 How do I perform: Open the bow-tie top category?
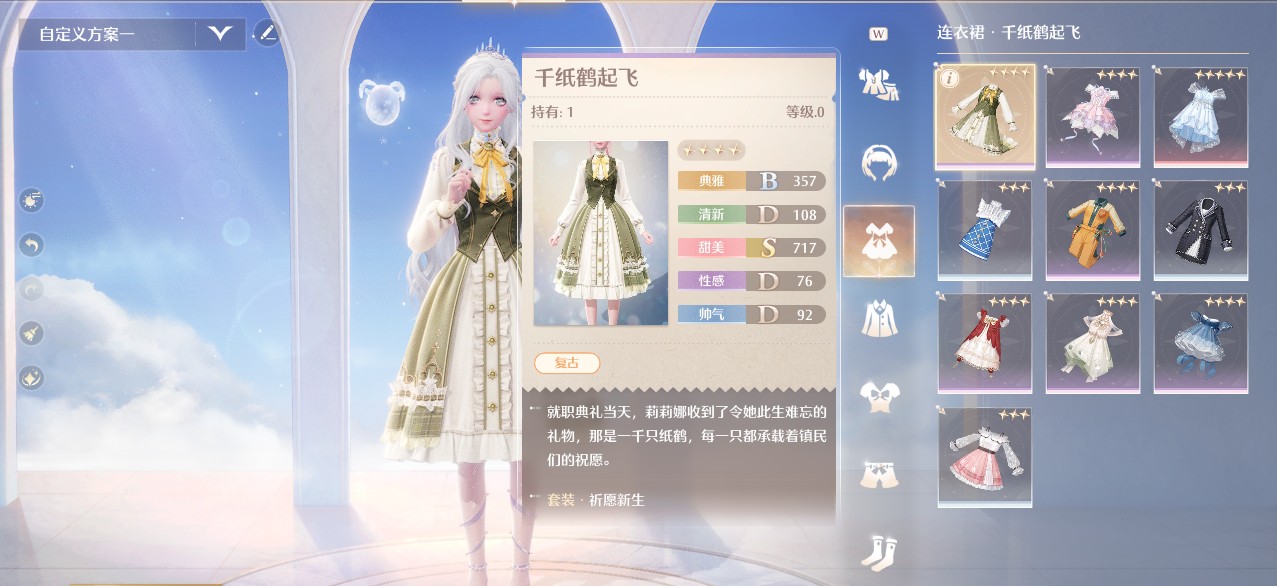pos(878,396)
